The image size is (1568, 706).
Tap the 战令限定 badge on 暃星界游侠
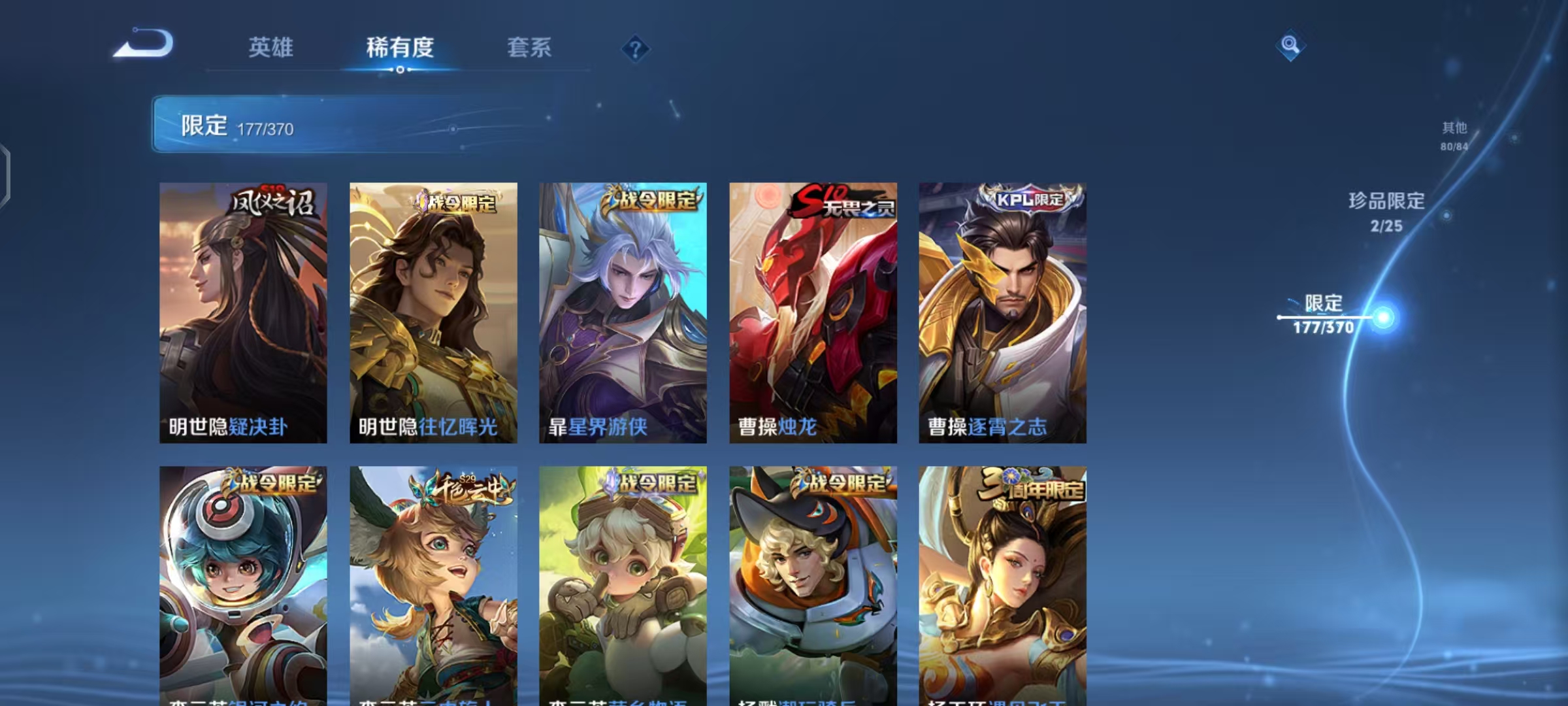tap(653, 202)
